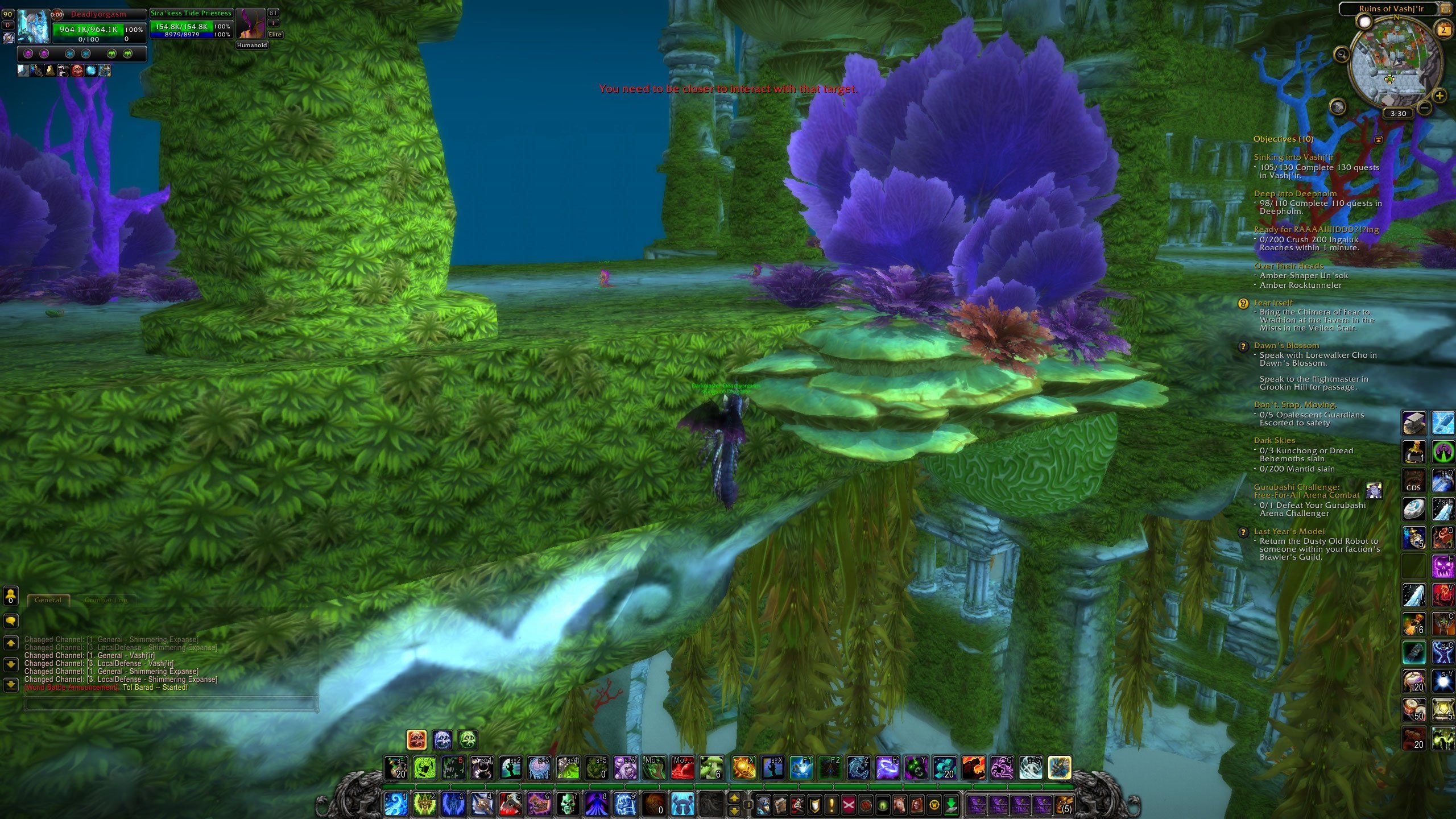
Task: Page the action bar up with arrow
Action: 734,798
